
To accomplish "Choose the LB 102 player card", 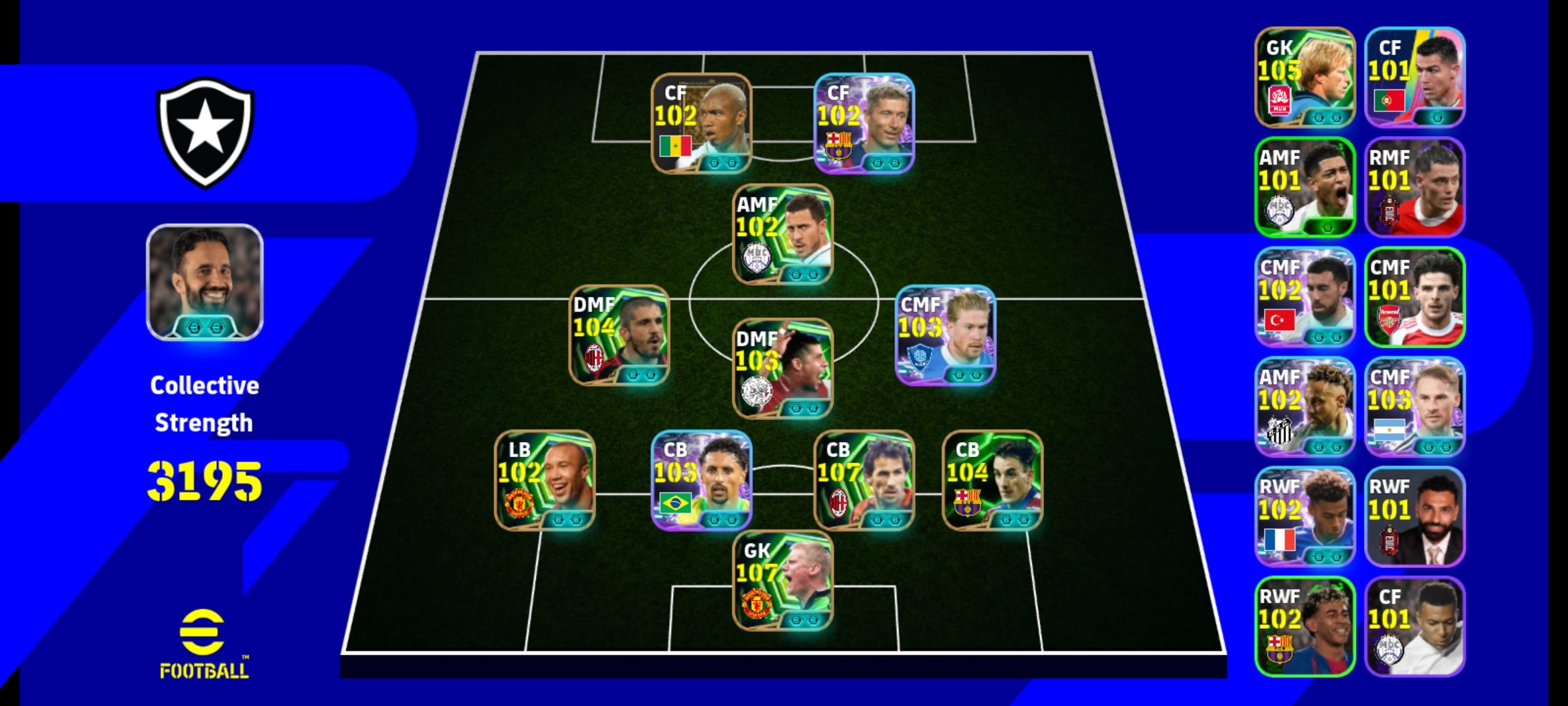I will click(x=544, y=480).
